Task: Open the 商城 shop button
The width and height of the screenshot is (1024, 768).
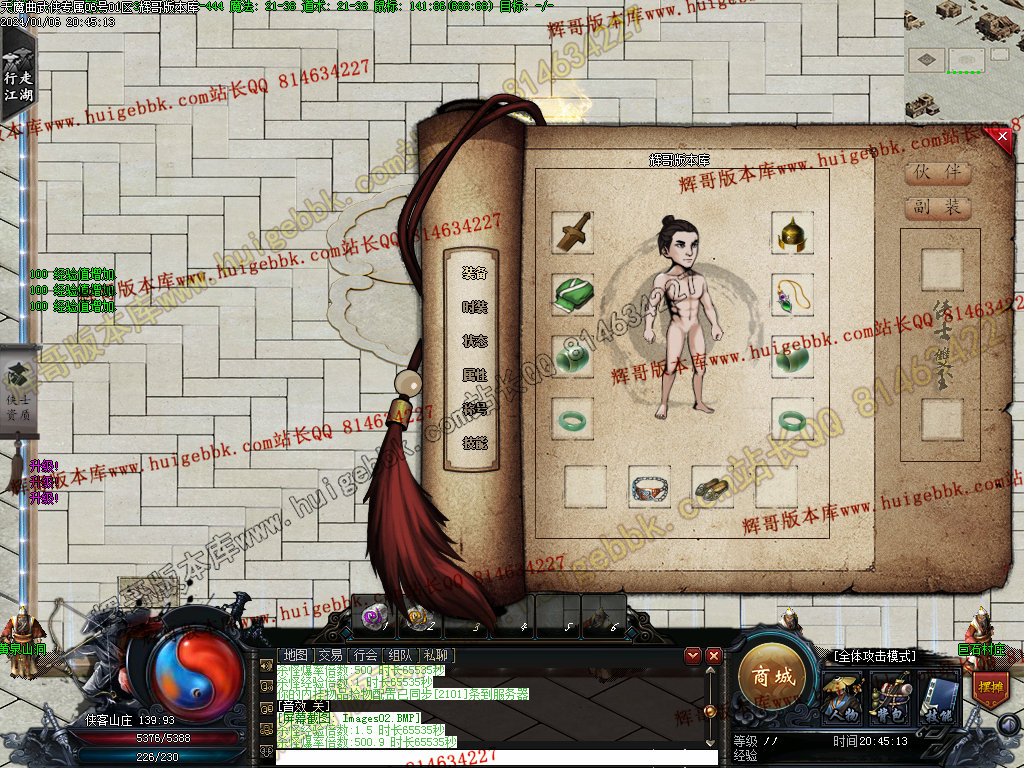Action: pyautogui.click(x=772, y=677)
